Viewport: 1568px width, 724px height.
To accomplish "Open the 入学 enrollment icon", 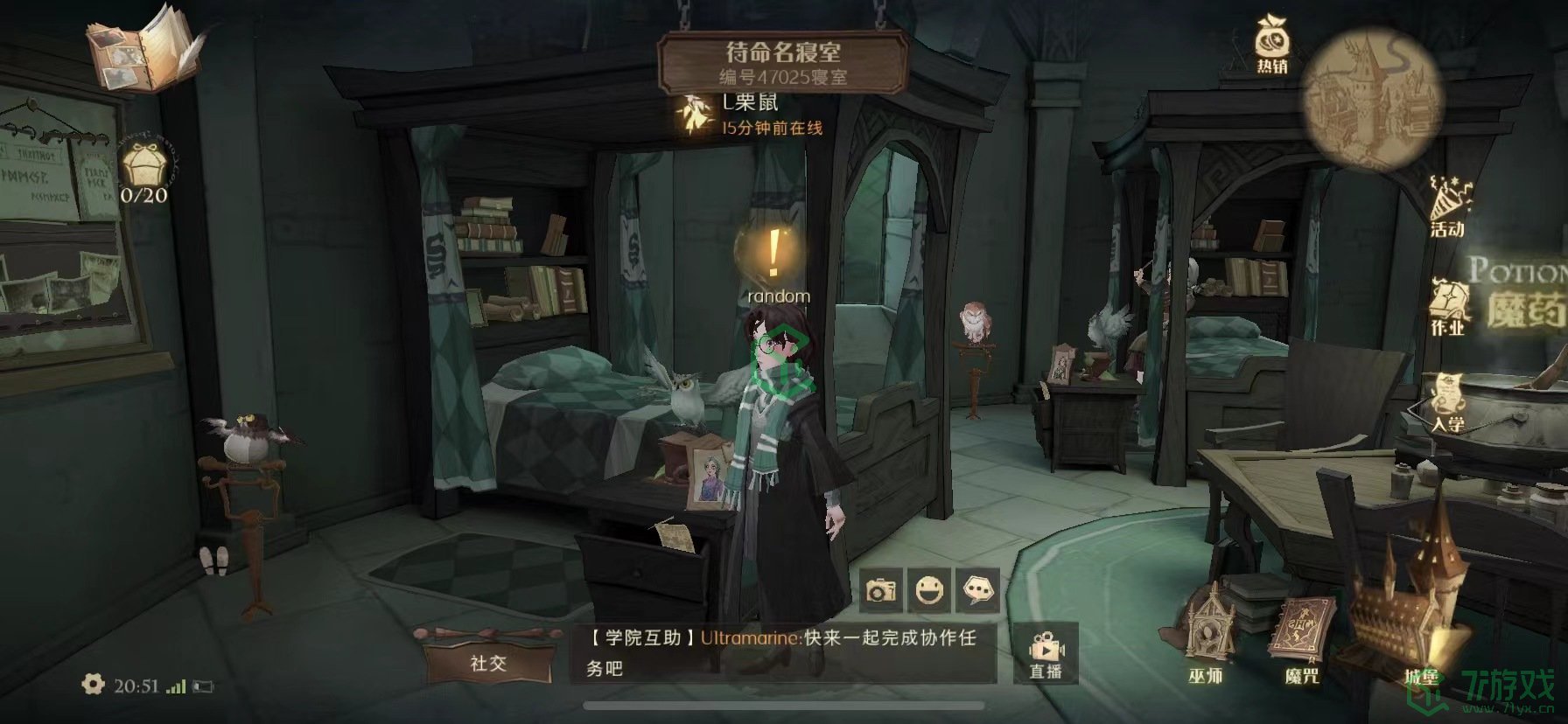I will (x=1448, y=404).
